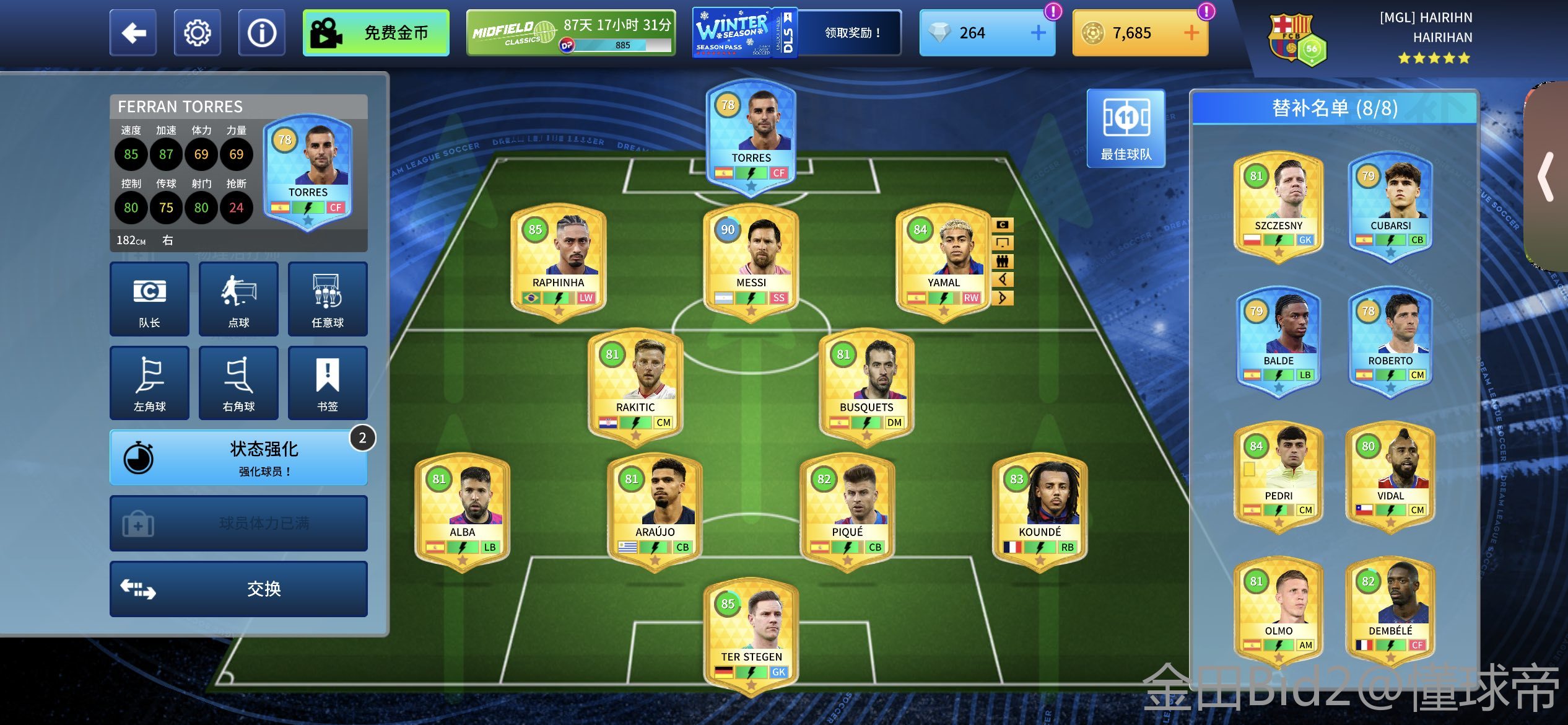1568x725 pixels.
Task: Tap the 交换 swap button
Action: tap(238, 589)
